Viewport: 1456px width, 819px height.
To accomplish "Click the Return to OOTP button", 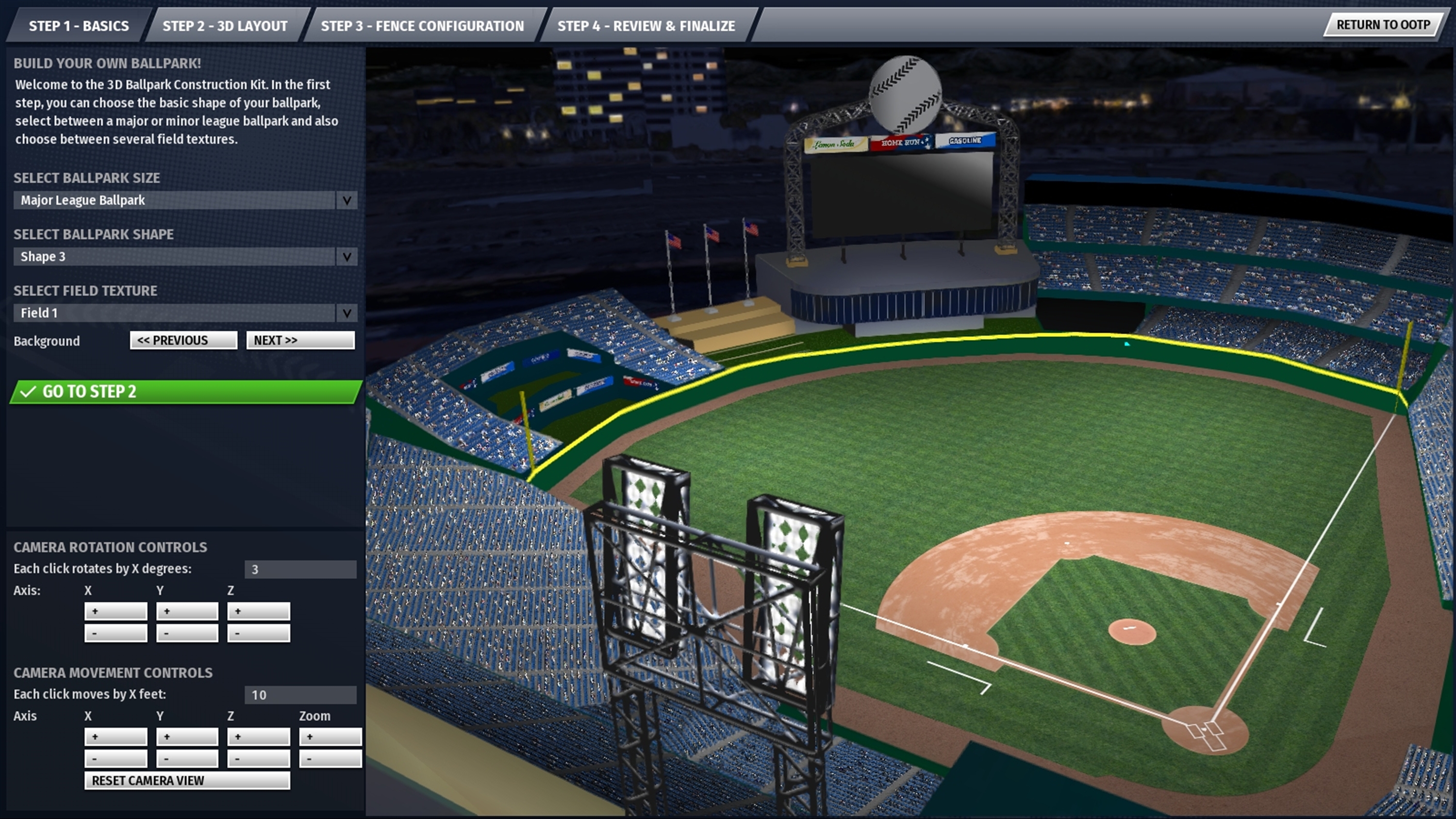I will 1383,25.
